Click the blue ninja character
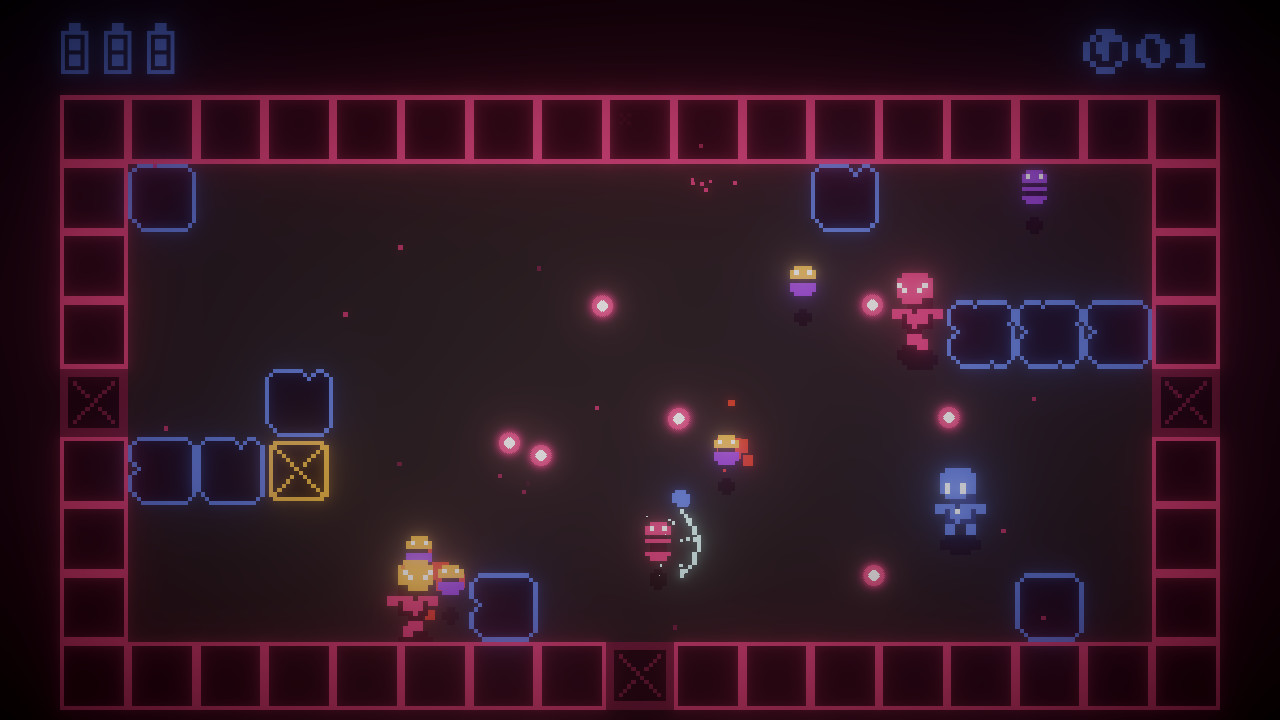The width and height of the screenshot is (1280, 720). tap(958, 500)
